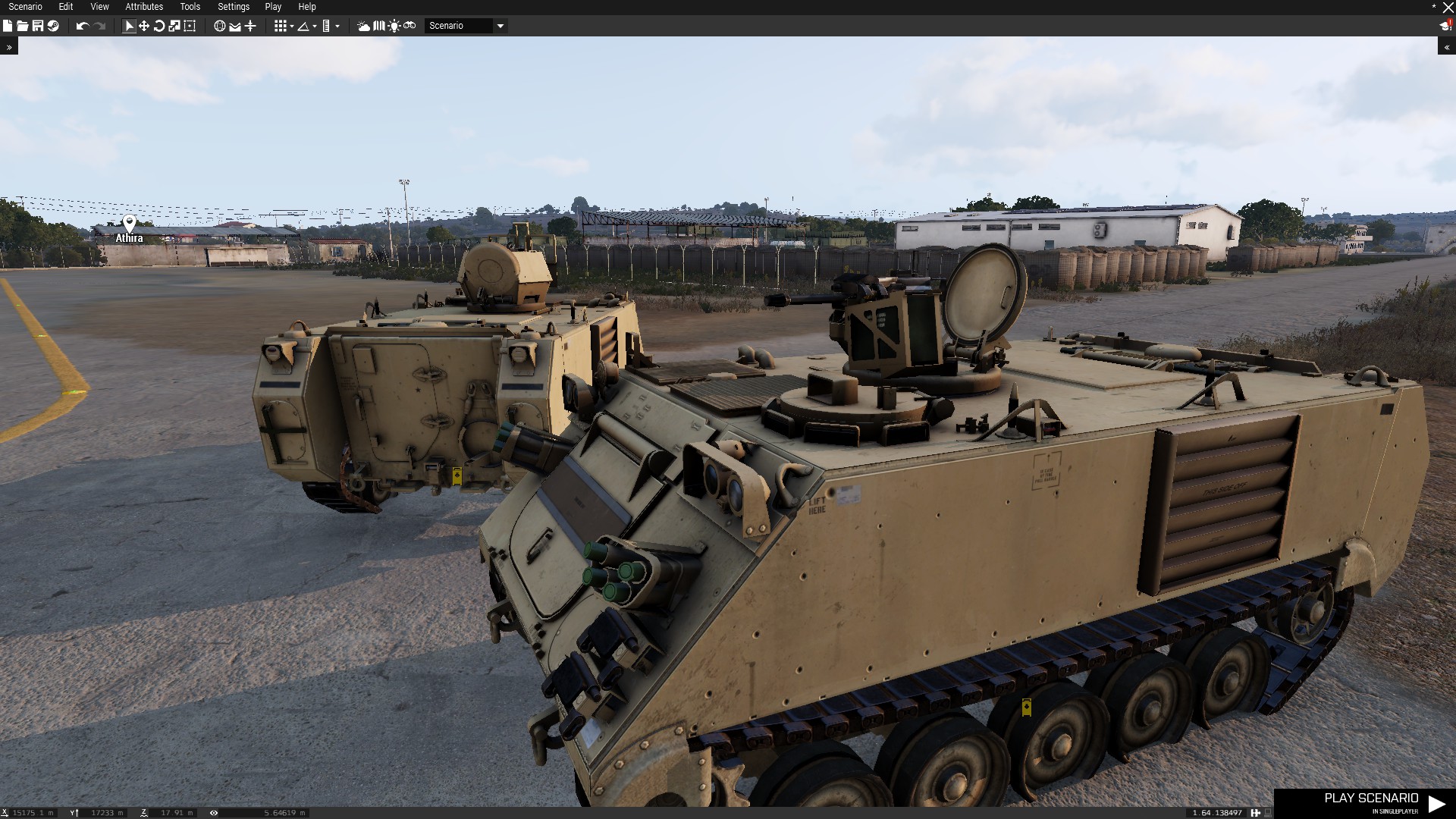Open the Attributes menu
The height and width of the screenshot is (819, 1456).
[144, 7]
